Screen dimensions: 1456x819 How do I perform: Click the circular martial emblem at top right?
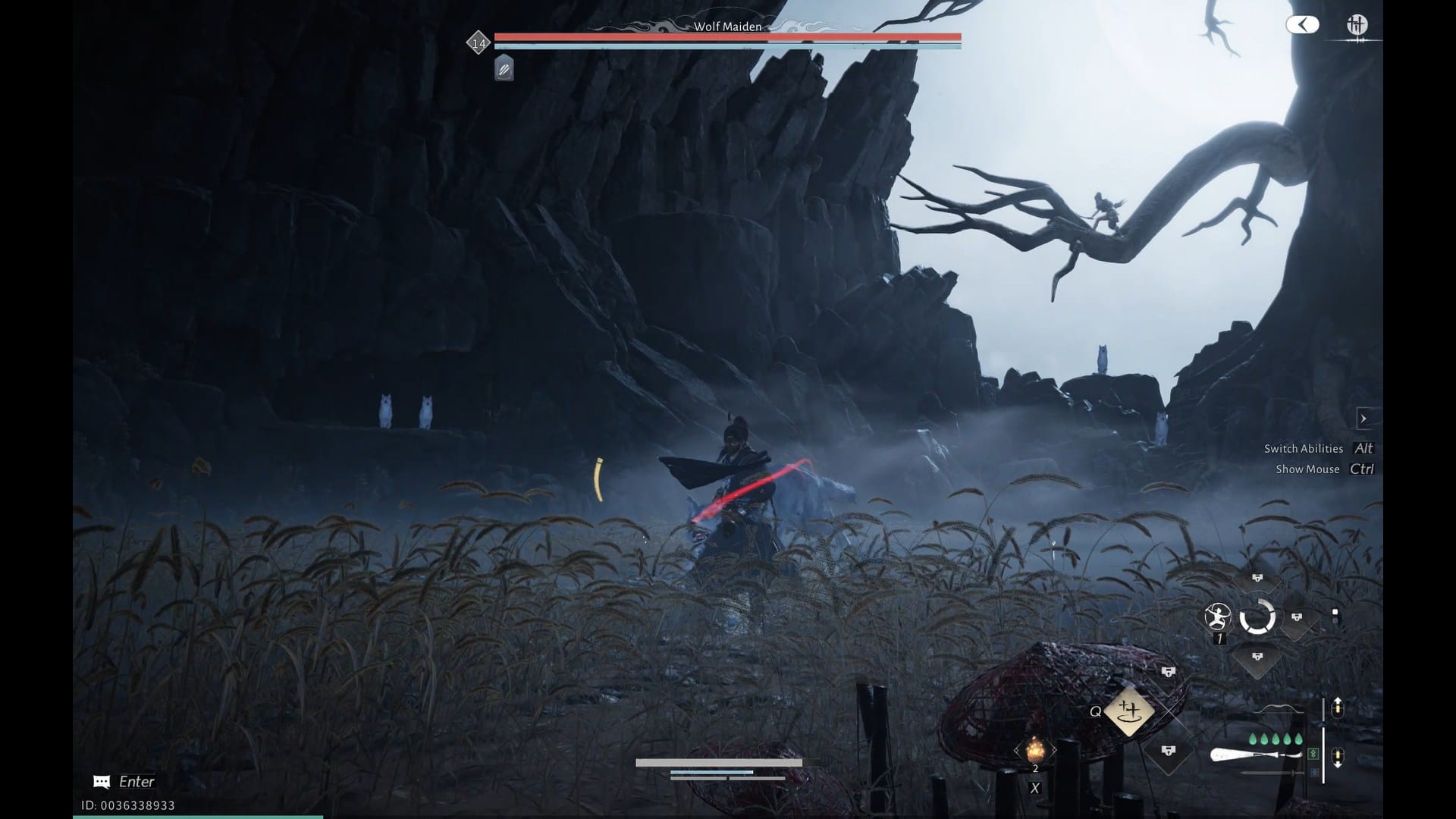pyautogui.click(x=1357, y=25)
